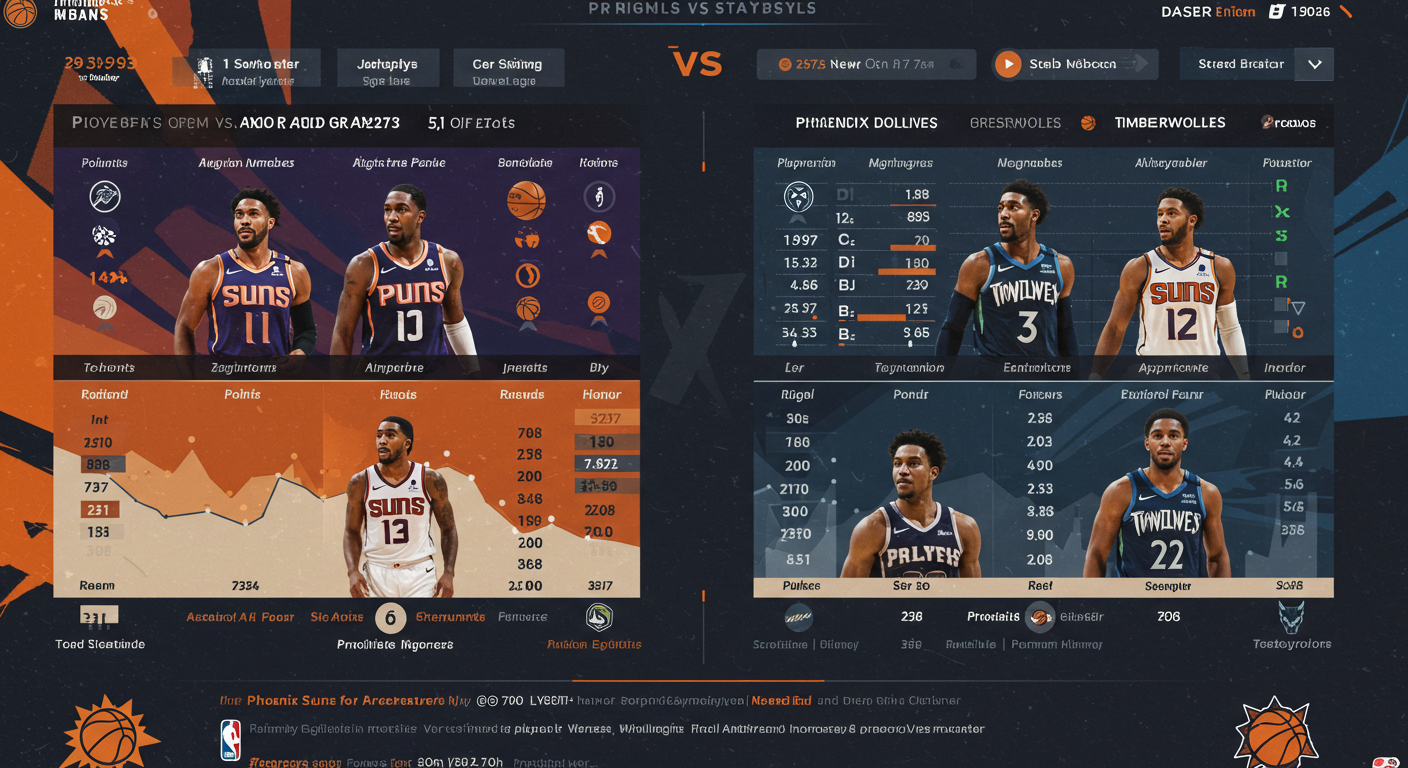This screenshot has width=1408, height=768.
Task: Select the PHOENIX DOLLIVES tab
Action: (x=866, y=123)
